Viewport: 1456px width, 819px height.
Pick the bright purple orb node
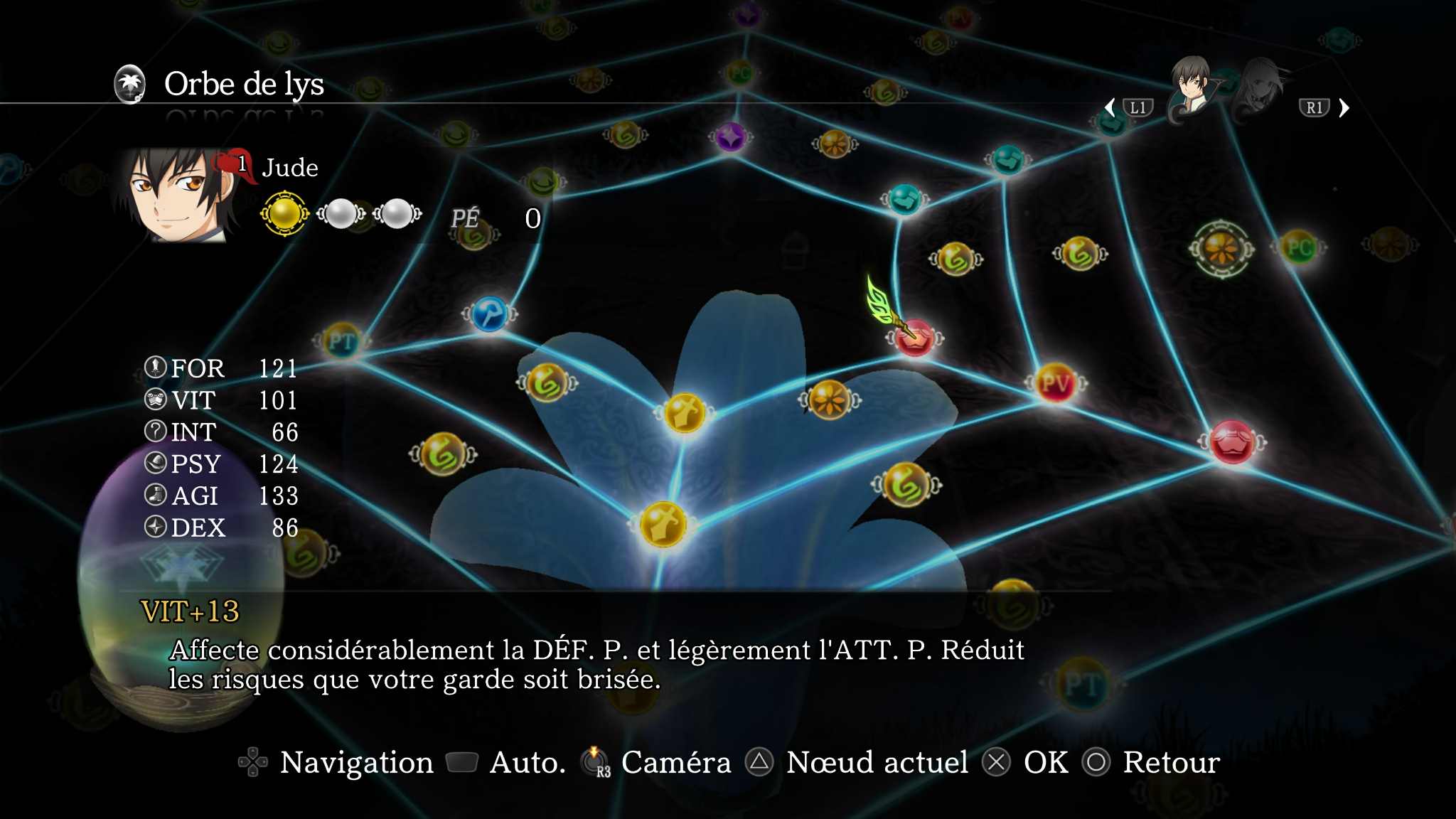(730, 136)
